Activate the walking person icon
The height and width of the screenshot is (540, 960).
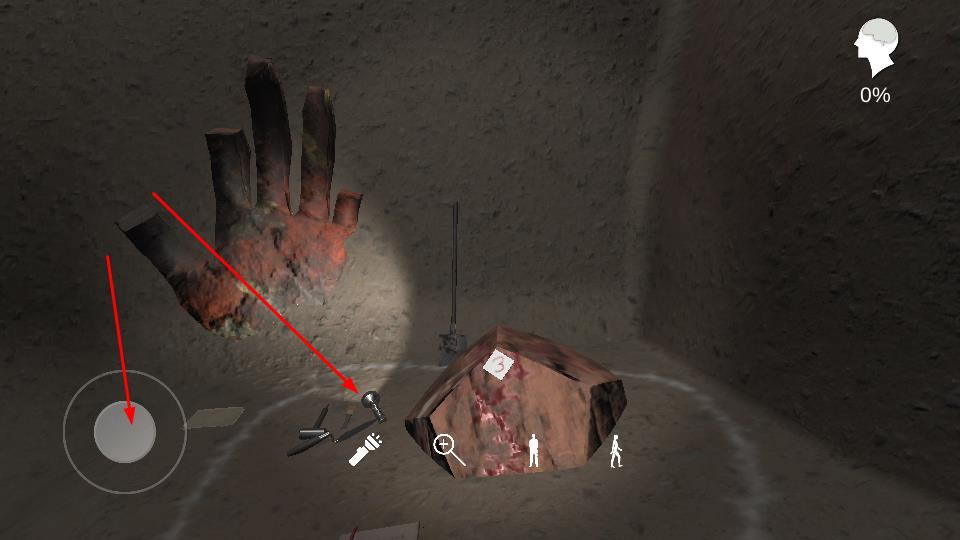(616, 451)
